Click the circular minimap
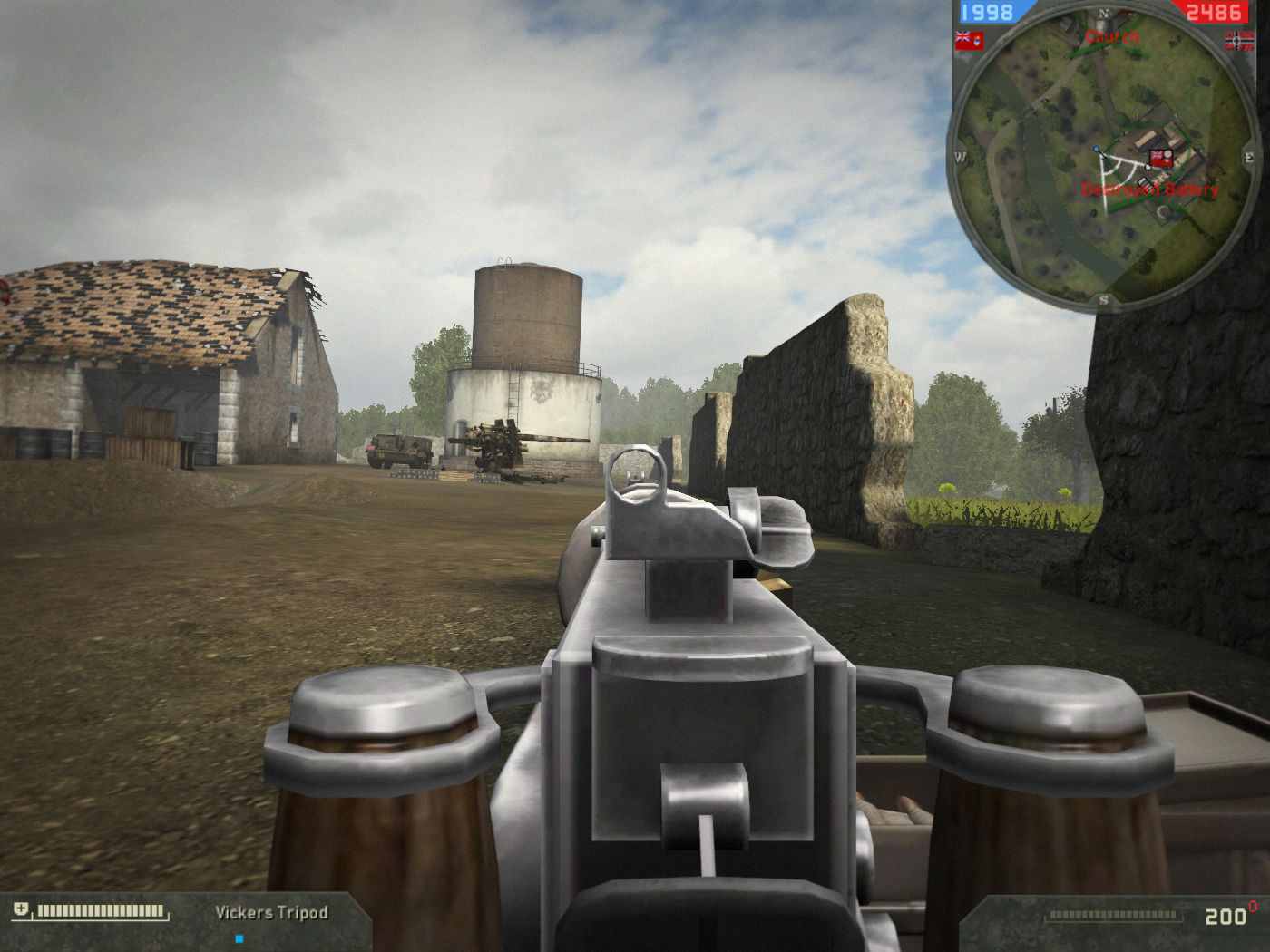The height and width of the screenshot is (952, 1270). coord(1103,158)
